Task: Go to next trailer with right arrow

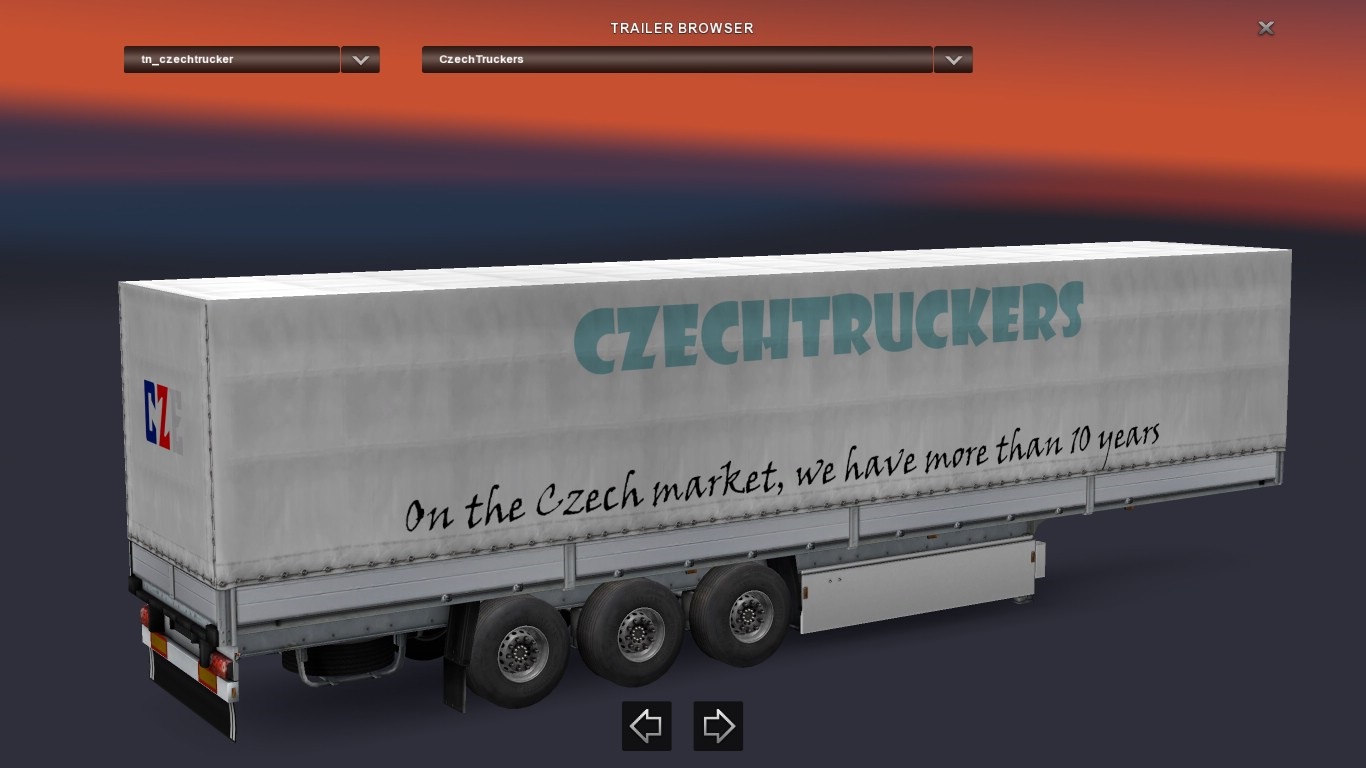Action: point(718,726)
